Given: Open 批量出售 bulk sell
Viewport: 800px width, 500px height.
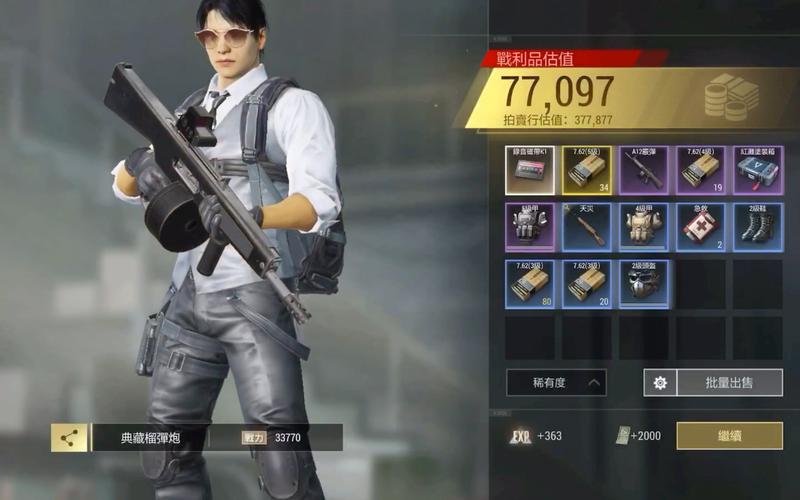Looking at the screenshot, I should click(x=729, y=382).
